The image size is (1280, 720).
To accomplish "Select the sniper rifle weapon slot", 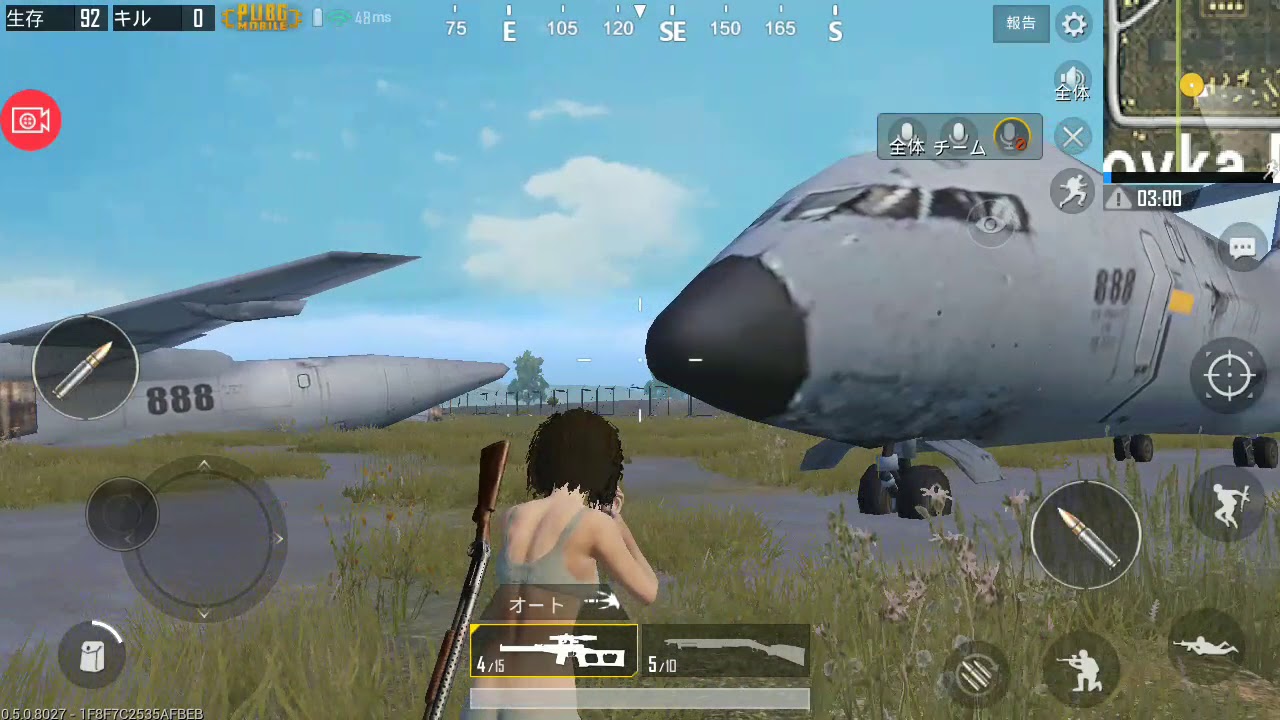I will click(553, 650).
